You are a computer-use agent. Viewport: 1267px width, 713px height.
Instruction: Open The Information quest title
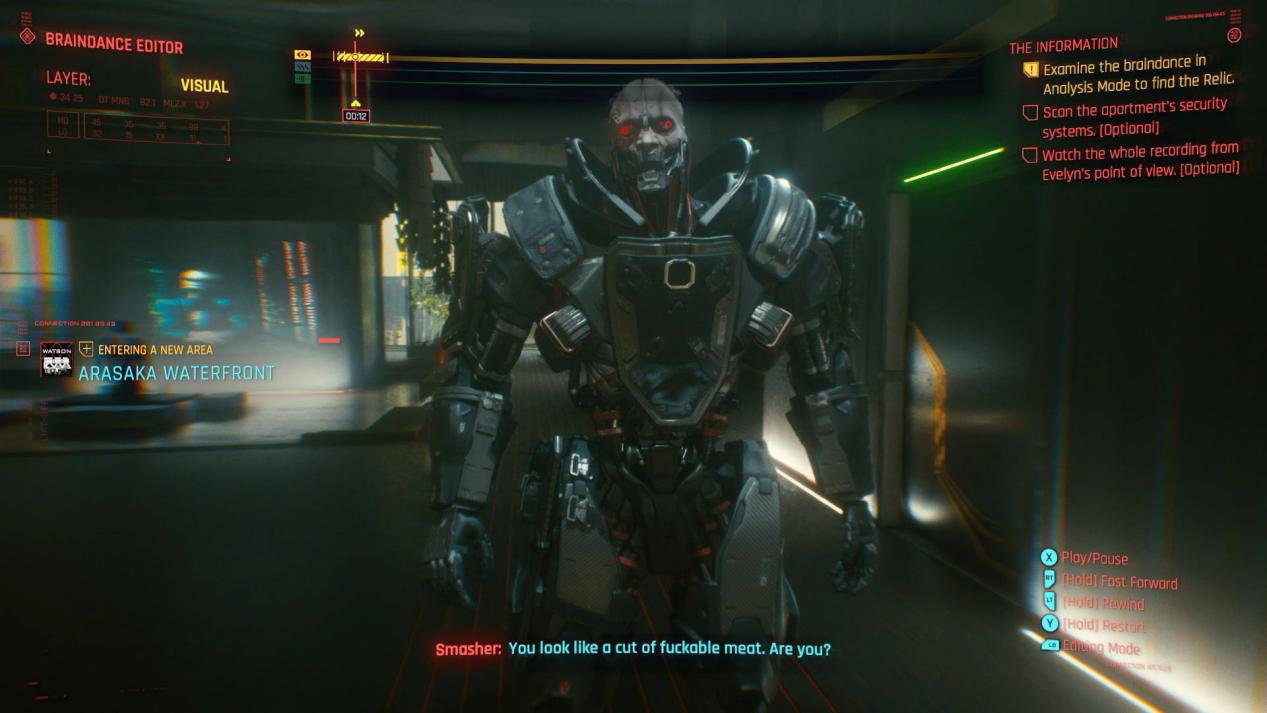1063,46
